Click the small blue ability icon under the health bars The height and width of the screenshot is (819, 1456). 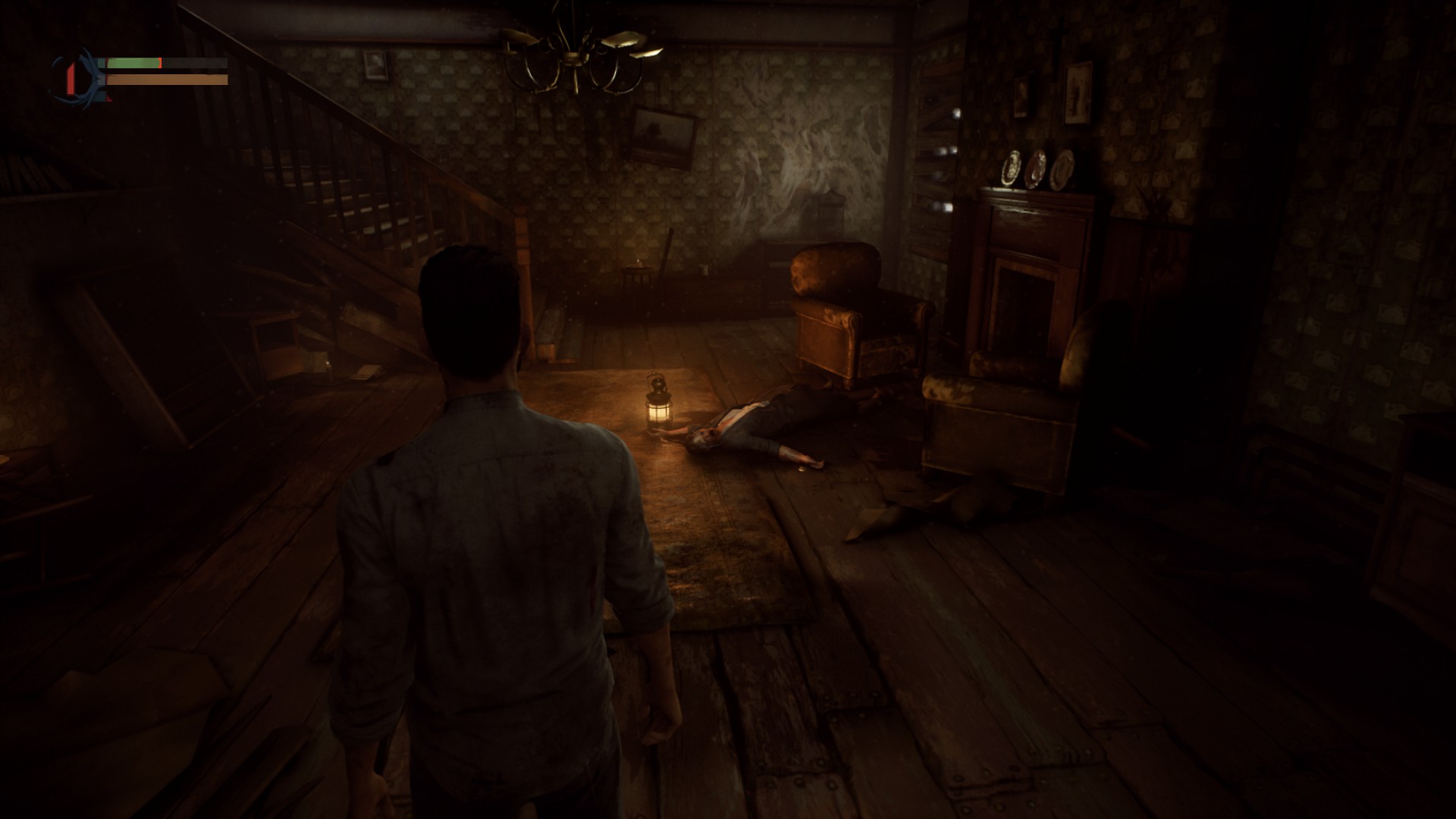[101, 97]
